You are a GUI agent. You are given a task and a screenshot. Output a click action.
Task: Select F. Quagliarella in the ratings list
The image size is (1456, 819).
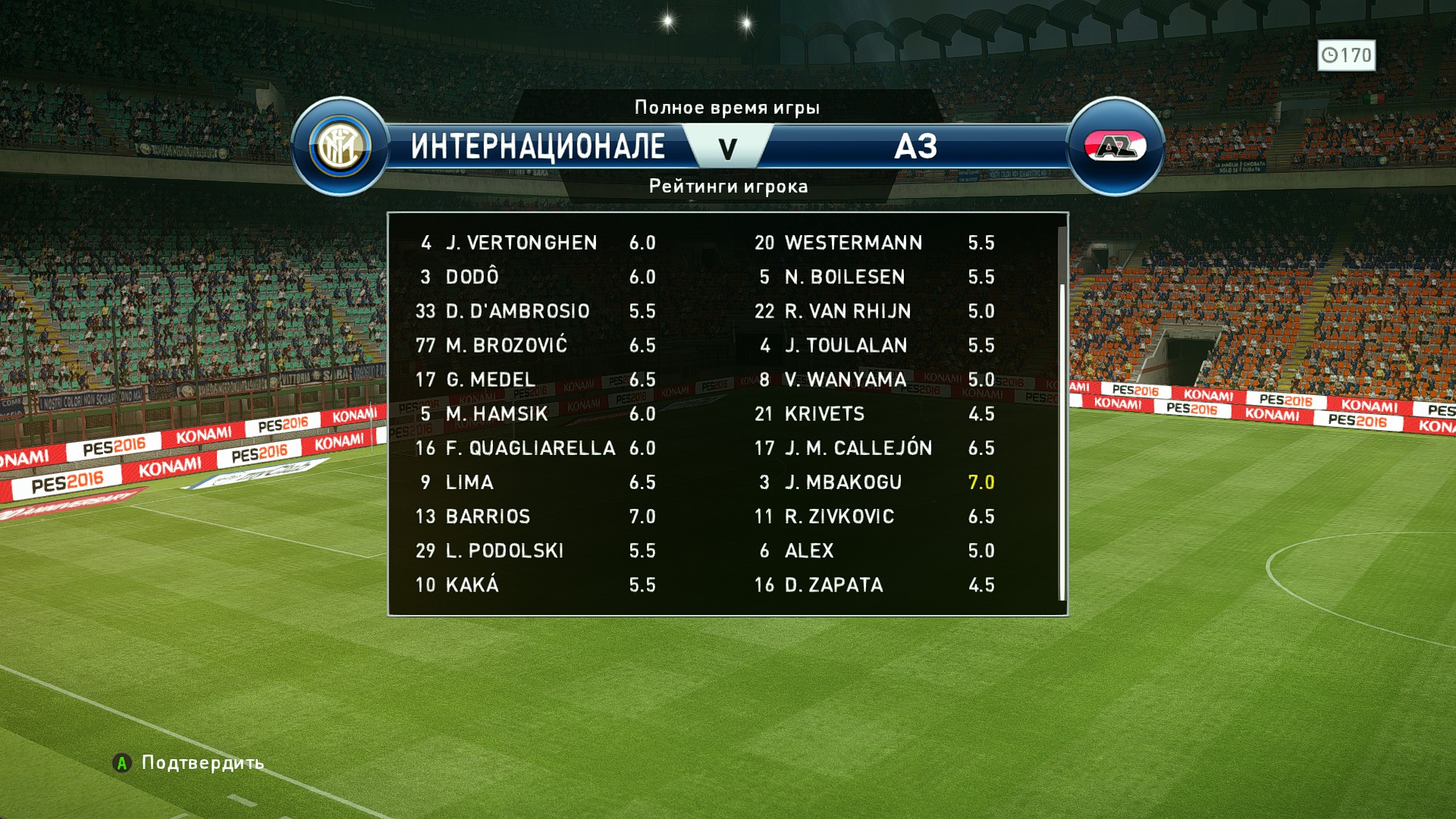tap(530, 448)
